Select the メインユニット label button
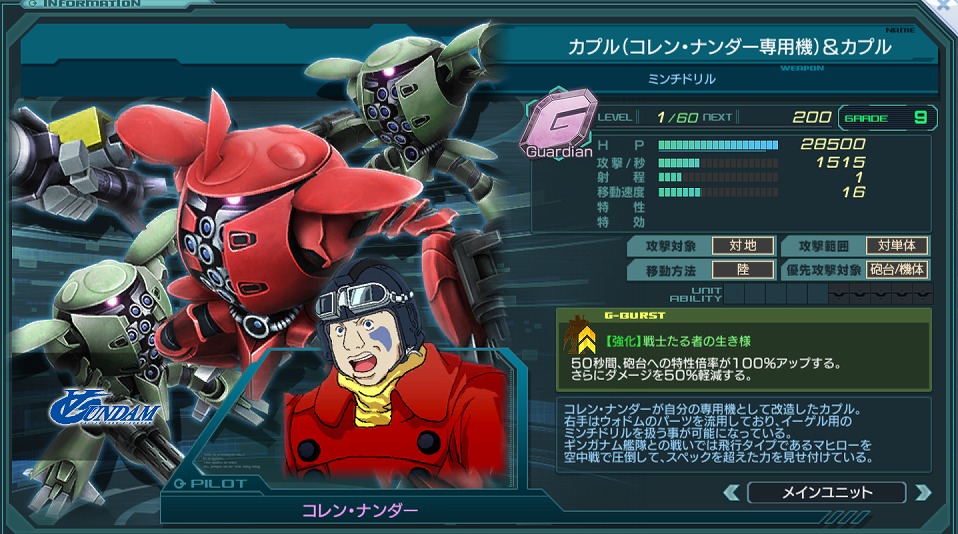The image size is (958, 534). [x=826, y=492]
